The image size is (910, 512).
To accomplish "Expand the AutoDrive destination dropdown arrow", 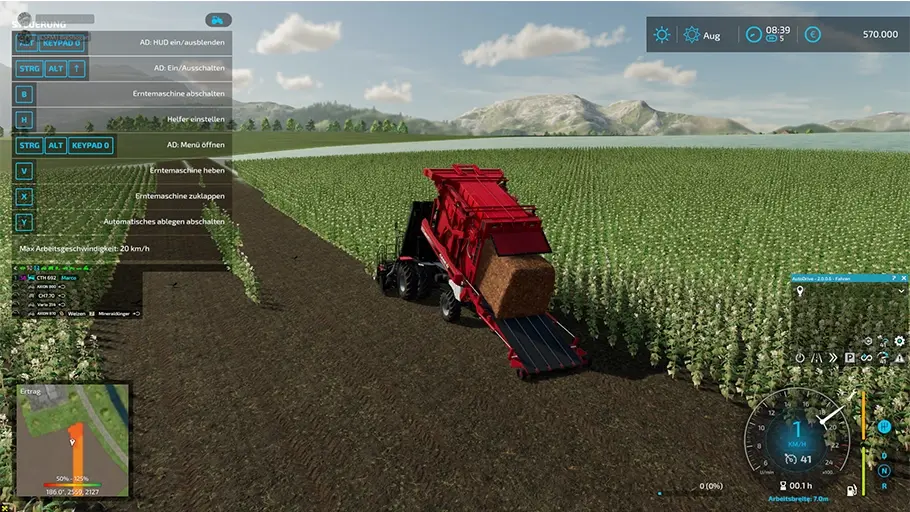I will [x=902, y=291].
